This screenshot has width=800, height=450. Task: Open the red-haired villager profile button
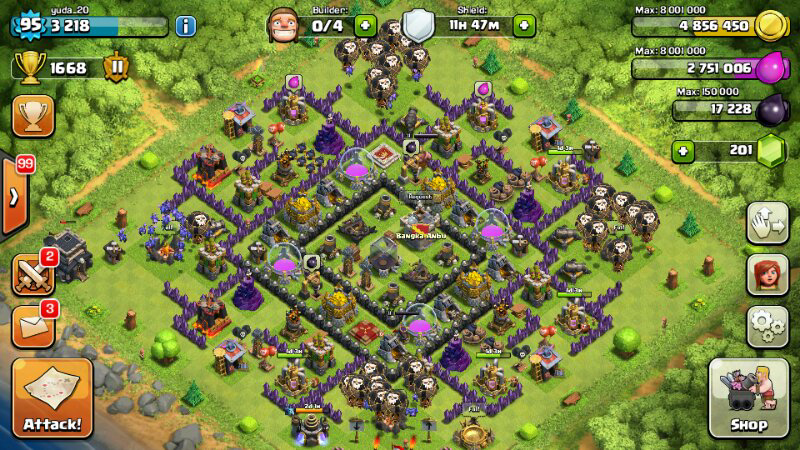point(768,275)
